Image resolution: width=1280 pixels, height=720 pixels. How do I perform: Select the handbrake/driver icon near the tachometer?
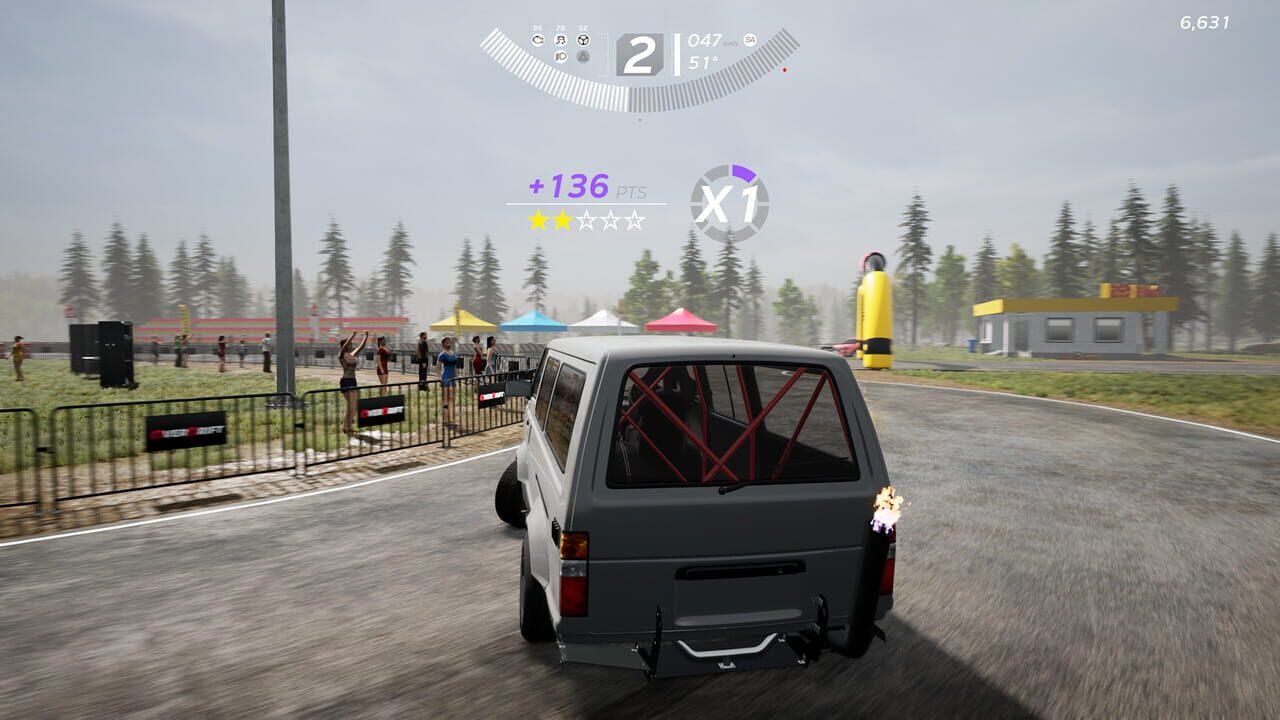click(560, 40)
